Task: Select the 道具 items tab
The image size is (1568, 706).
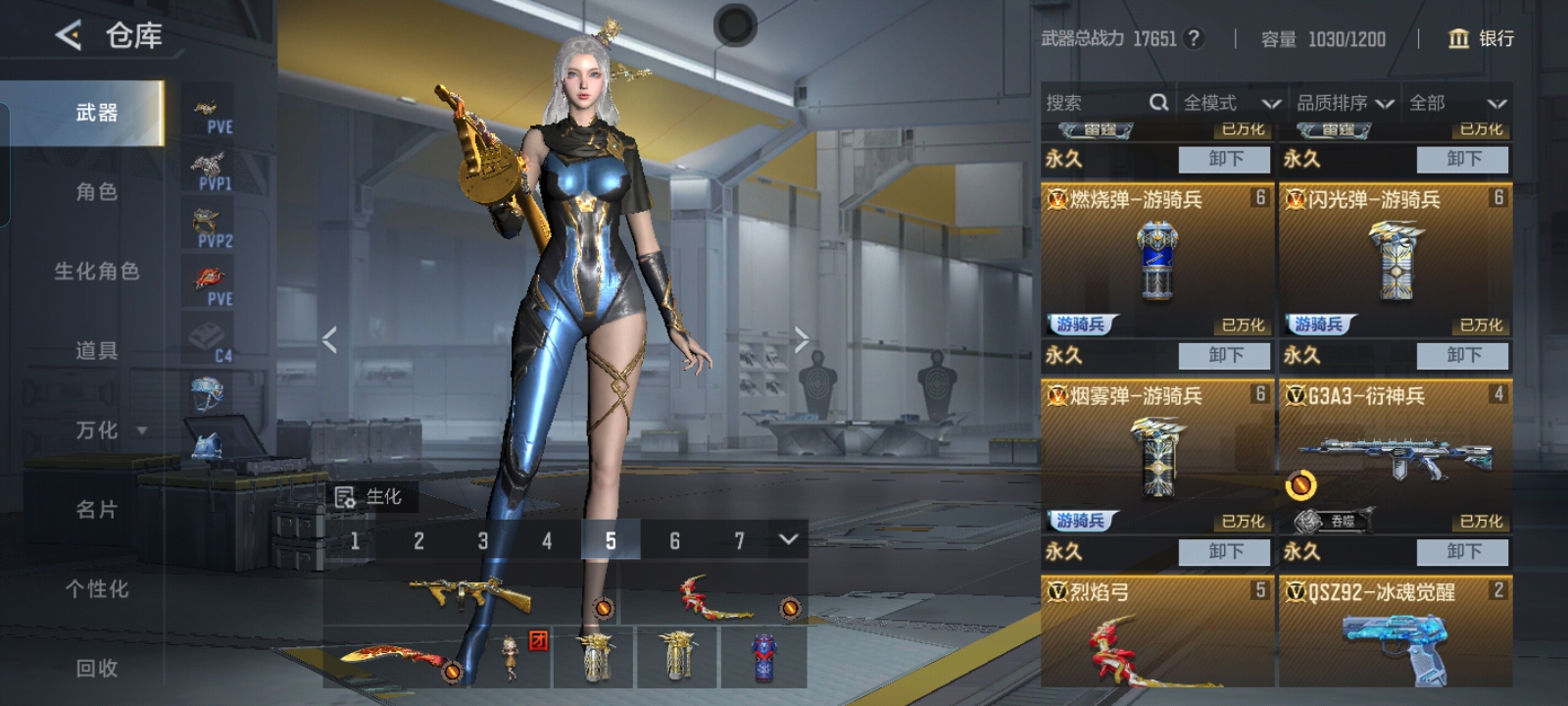Action: (96, 351)
